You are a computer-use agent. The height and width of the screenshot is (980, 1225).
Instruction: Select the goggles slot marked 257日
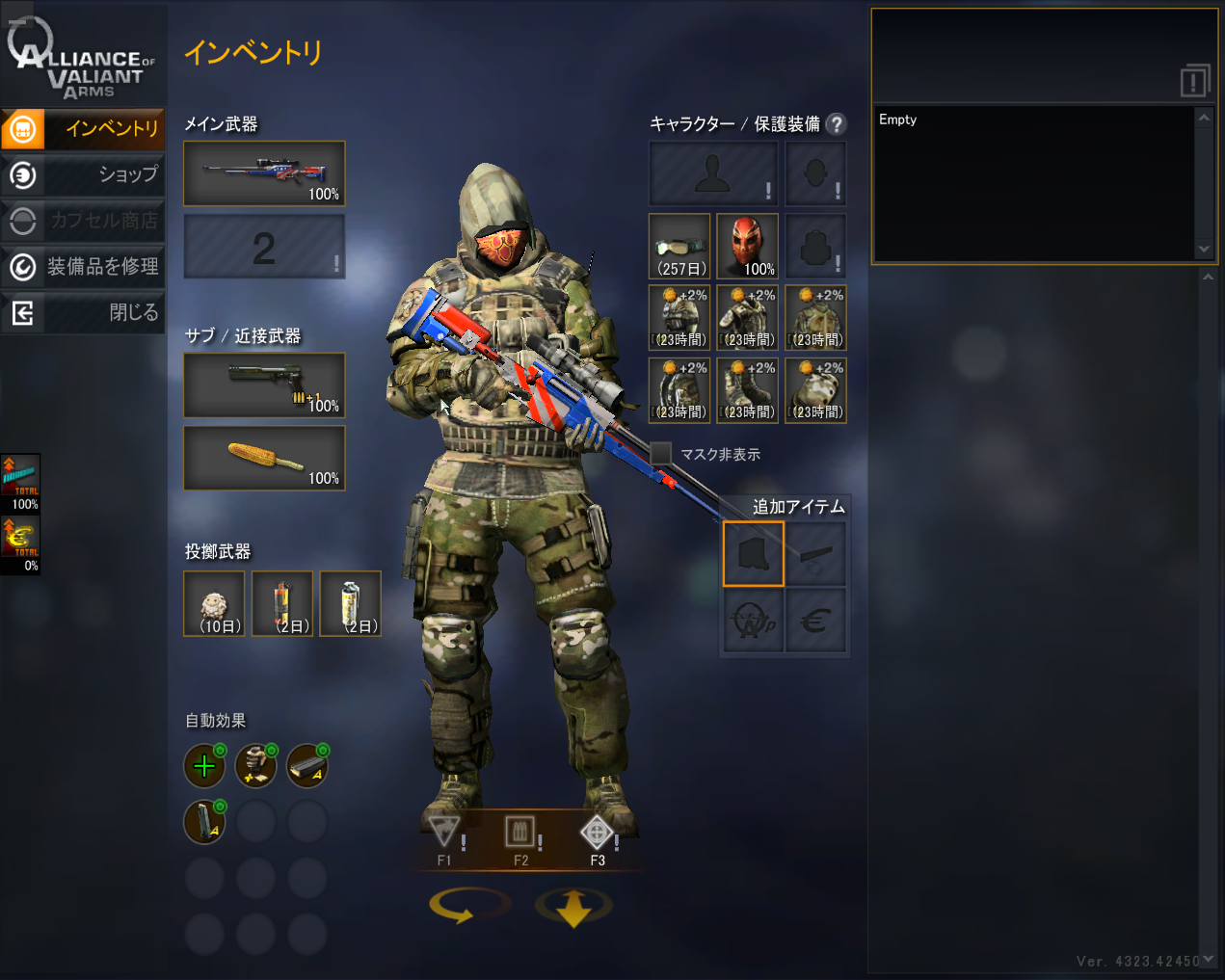pyautogui.click(x=679, y=246)
